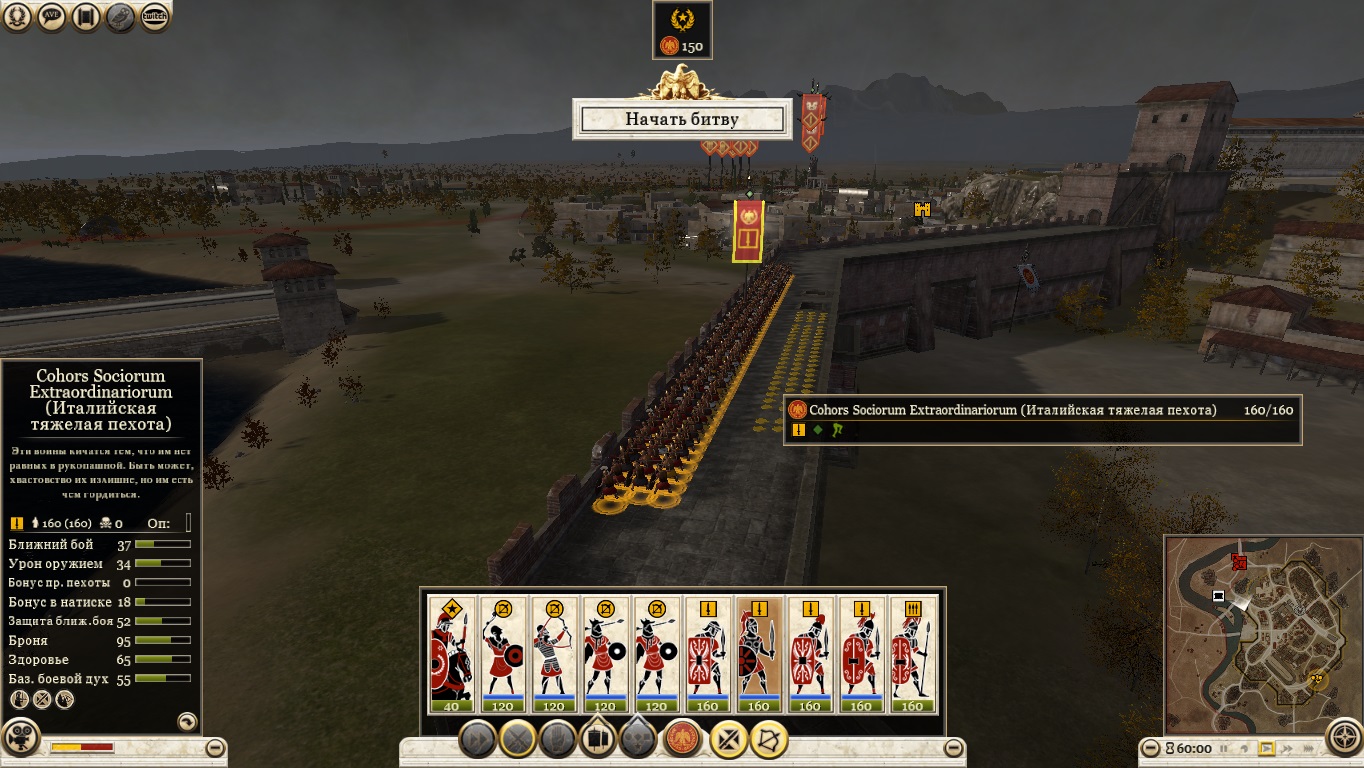Screen dimensions: 1364x768
Task: Click the owl advisor icon
Action: pyautogui.click(x=121, y=17)
